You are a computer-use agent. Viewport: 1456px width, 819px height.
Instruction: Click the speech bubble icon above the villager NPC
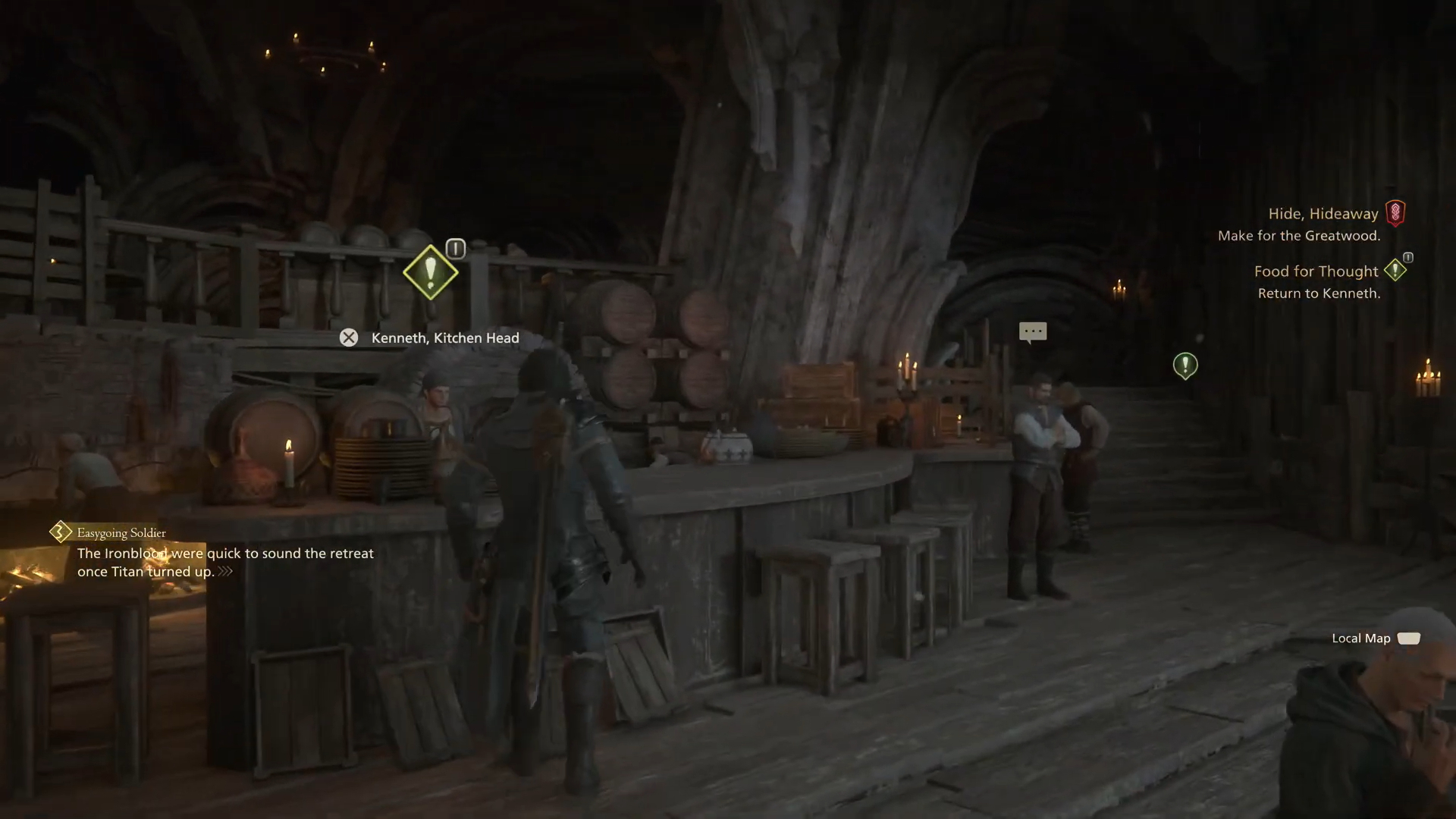click(x=1031, y=332)
